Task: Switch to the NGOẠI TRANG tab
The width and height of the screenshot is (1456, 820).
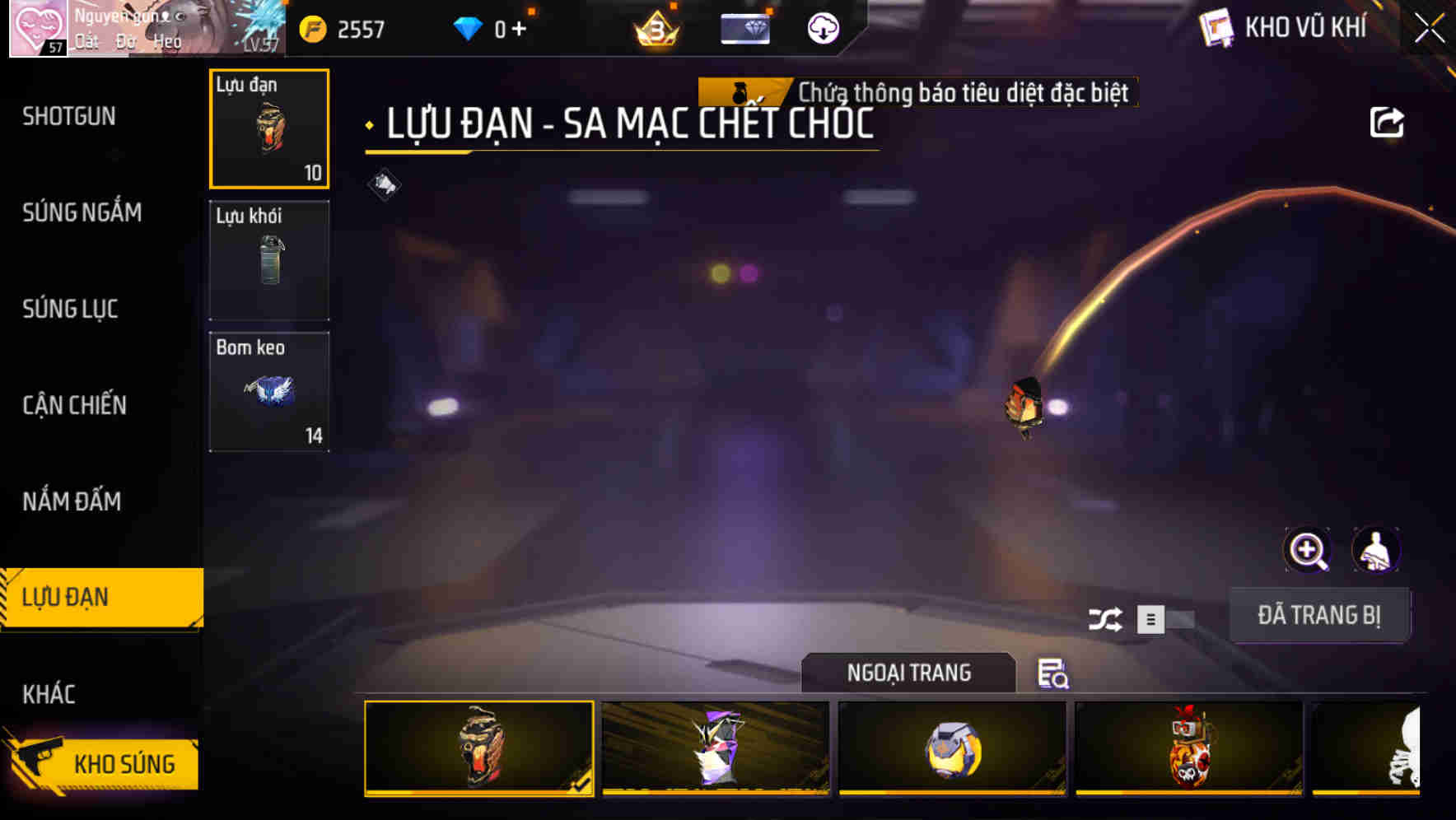Action: [909, 673]
